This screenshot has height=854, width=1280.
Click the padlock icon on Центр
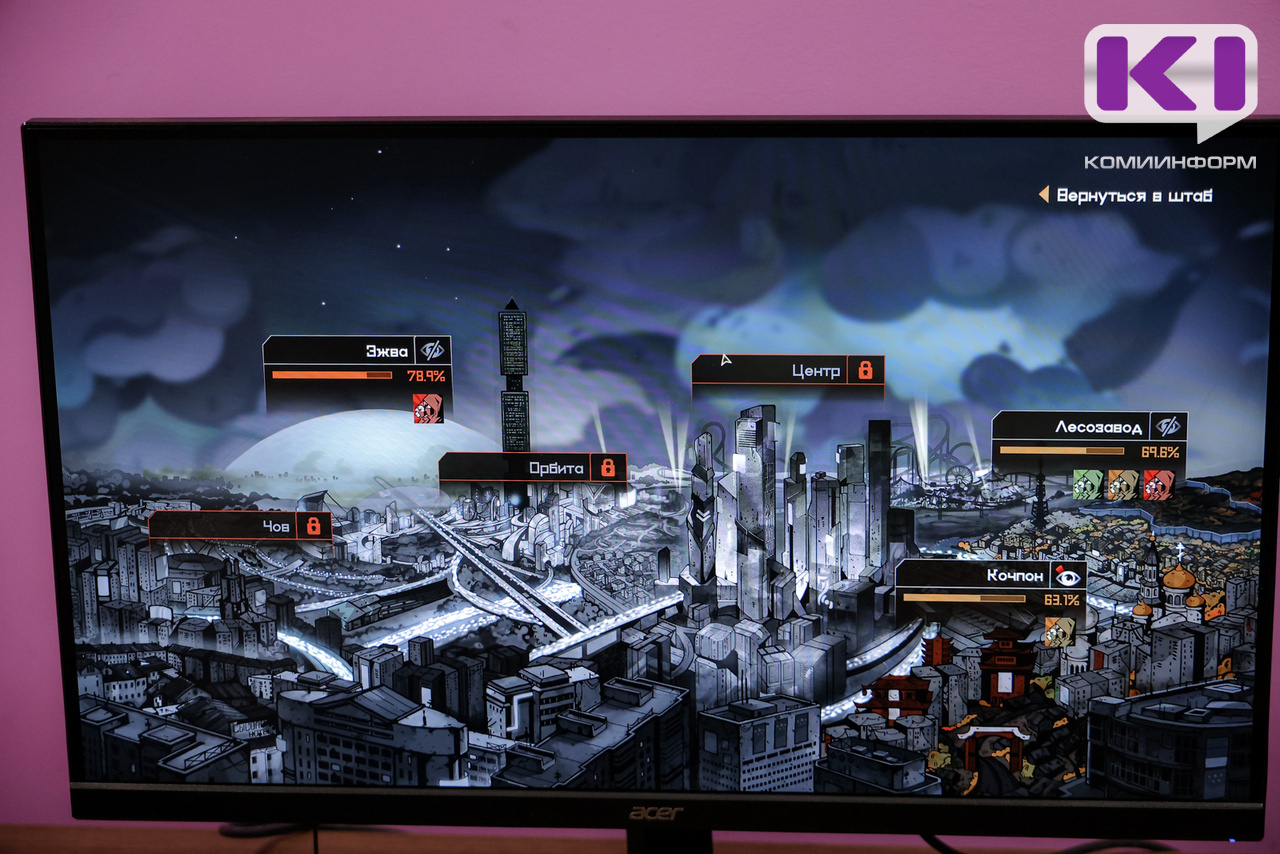pyautogui.click(x=865, y=370)
